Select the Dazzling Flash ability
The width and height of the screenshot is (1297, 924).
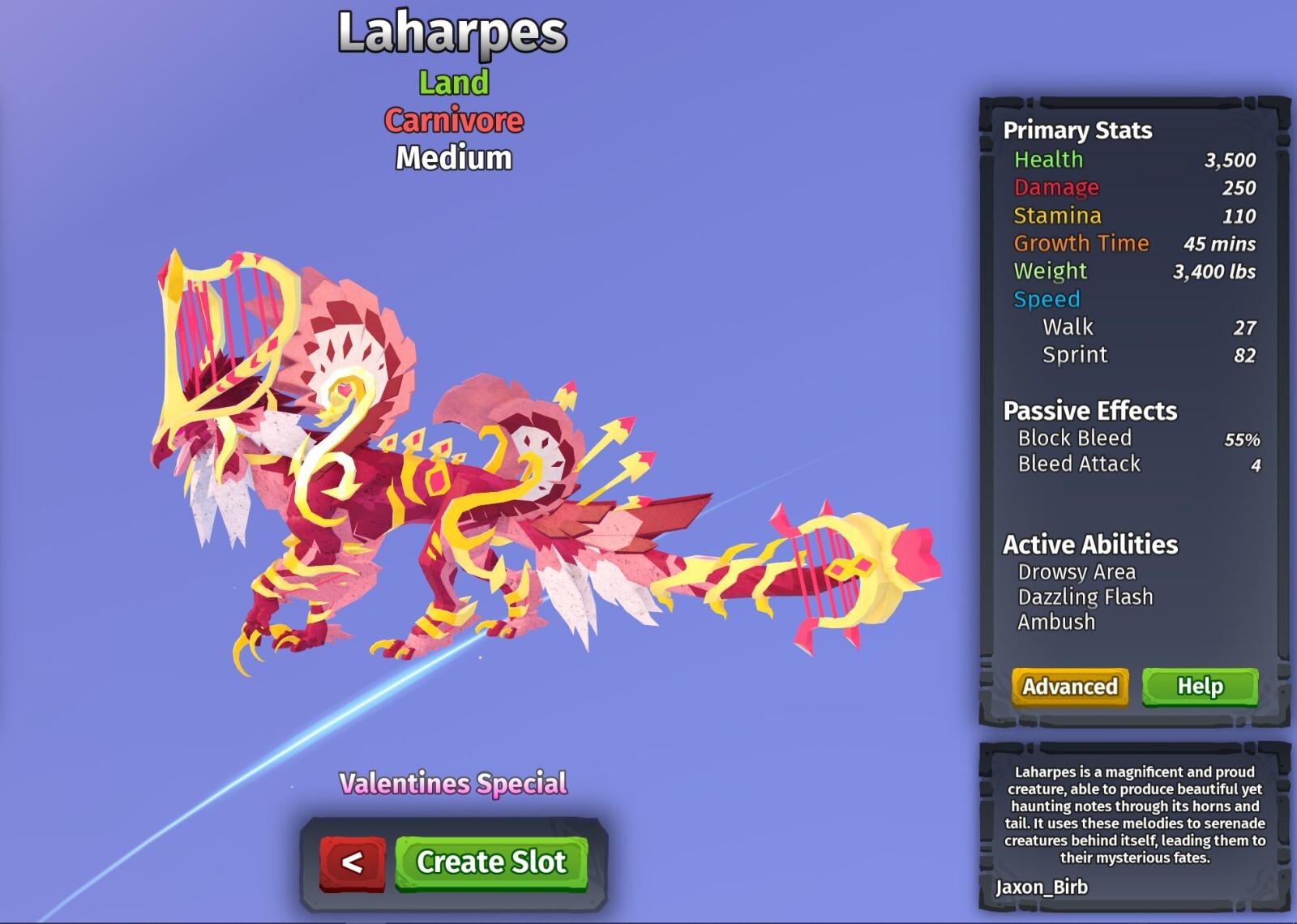click(1086, 597)
